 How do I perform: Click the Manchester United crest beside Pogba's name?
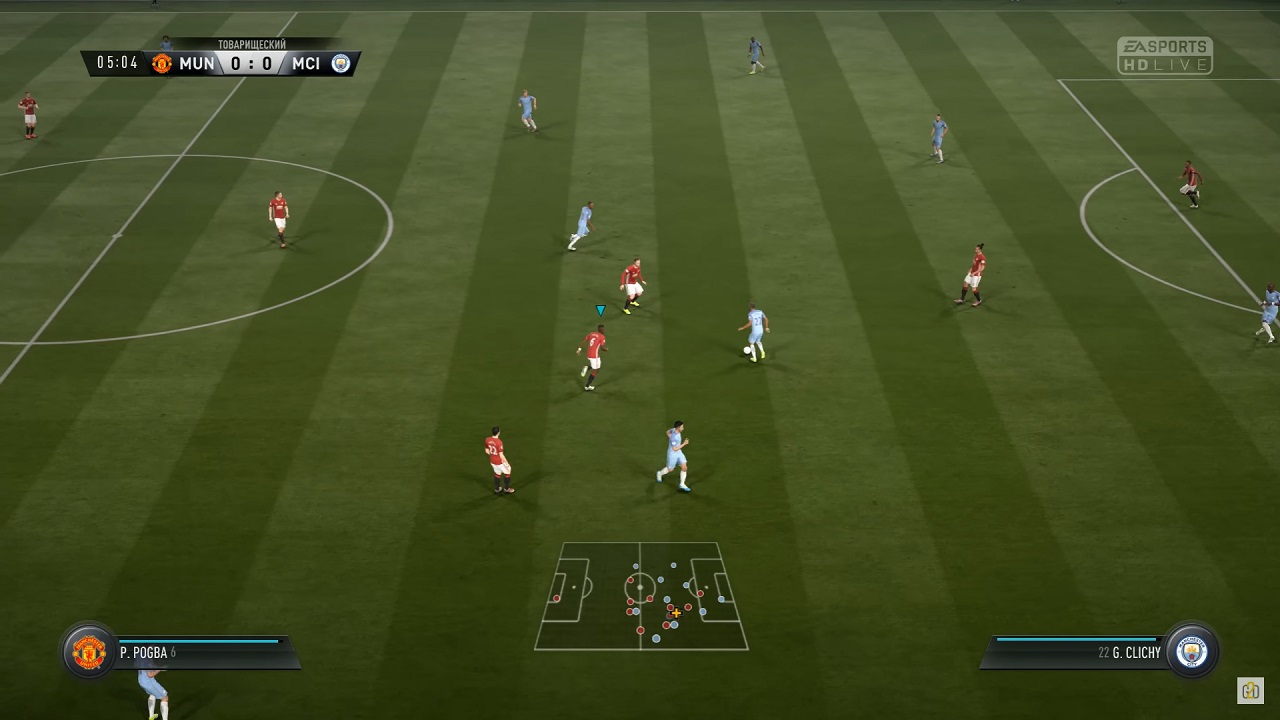pos(89,652)
